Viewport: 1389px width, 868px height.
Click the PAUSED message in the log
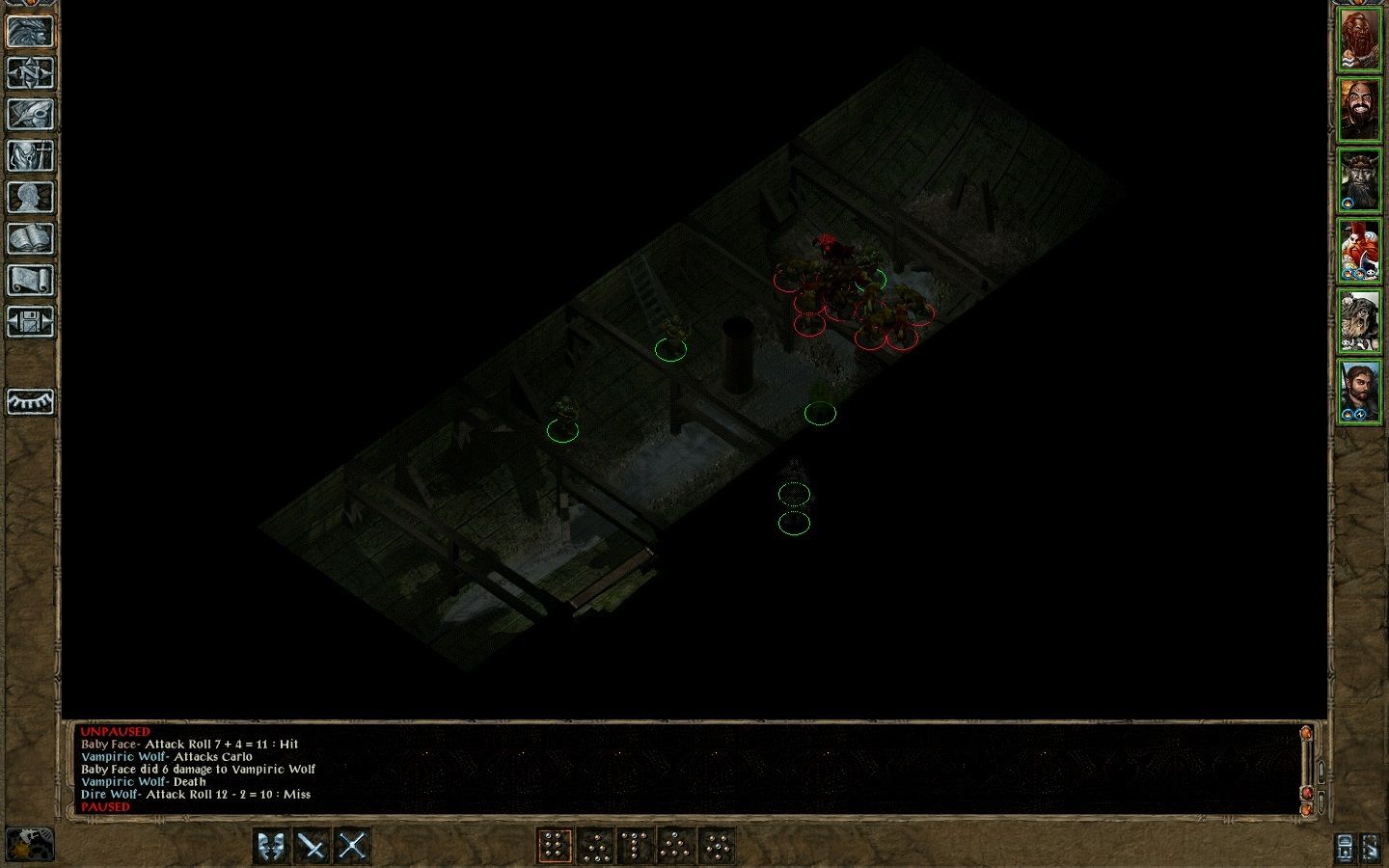(x=106, y=806)
